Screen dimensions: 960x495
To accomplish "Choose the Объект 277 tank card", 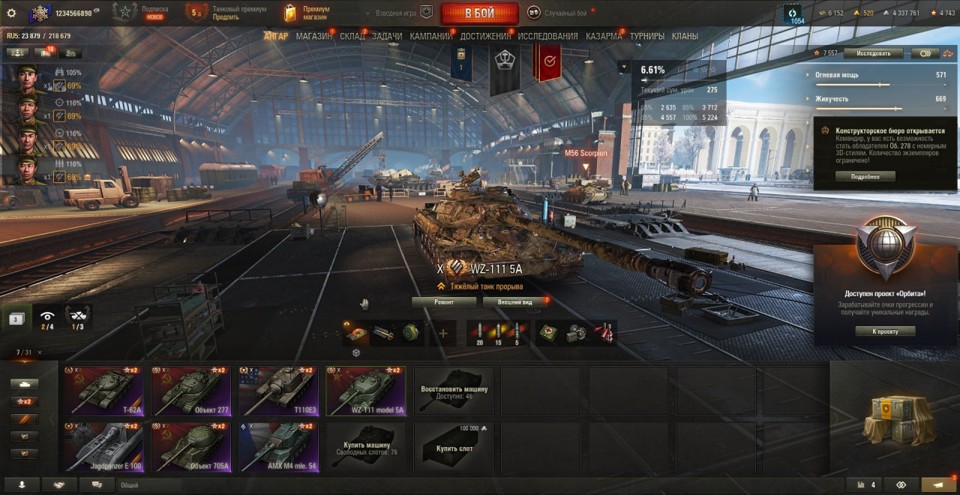I will 191,389.
